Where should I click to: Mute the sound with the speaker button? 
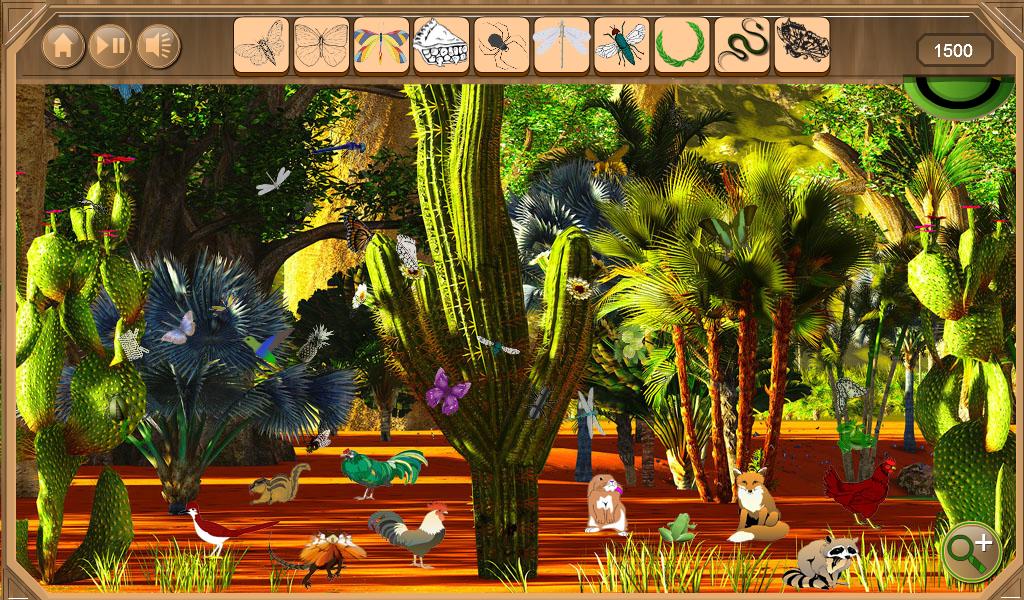pos(158,45)
